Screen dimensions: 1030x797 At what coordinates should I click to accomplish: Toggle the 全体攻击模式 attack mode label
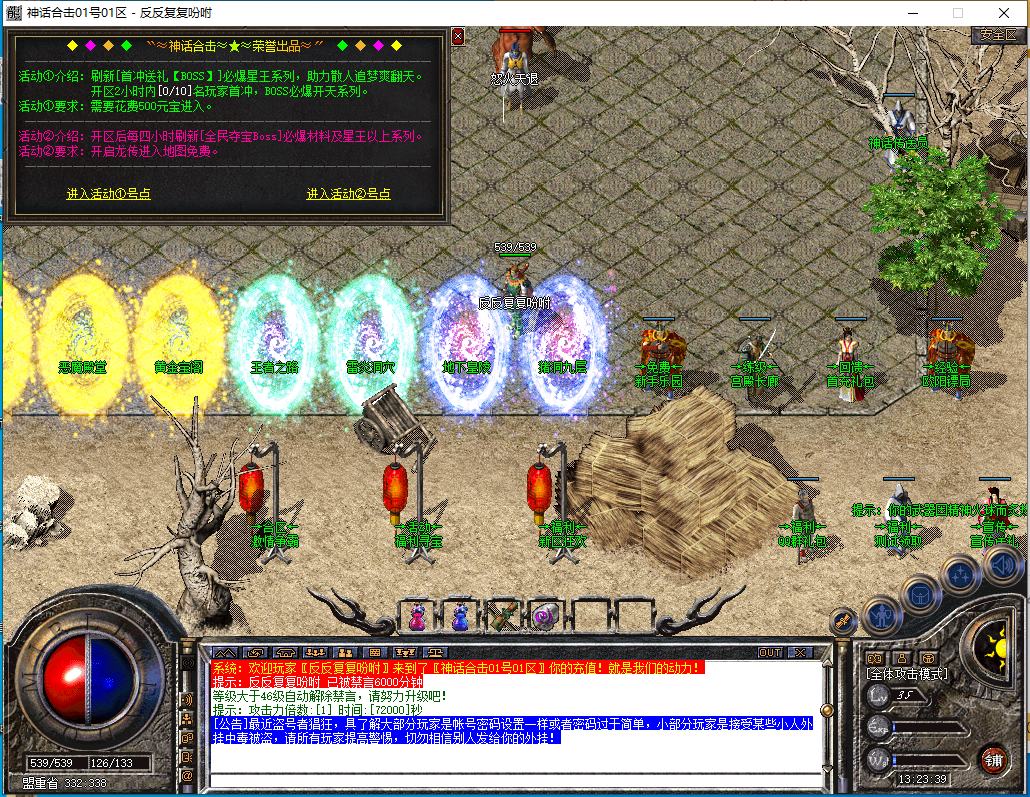point(906,674)
